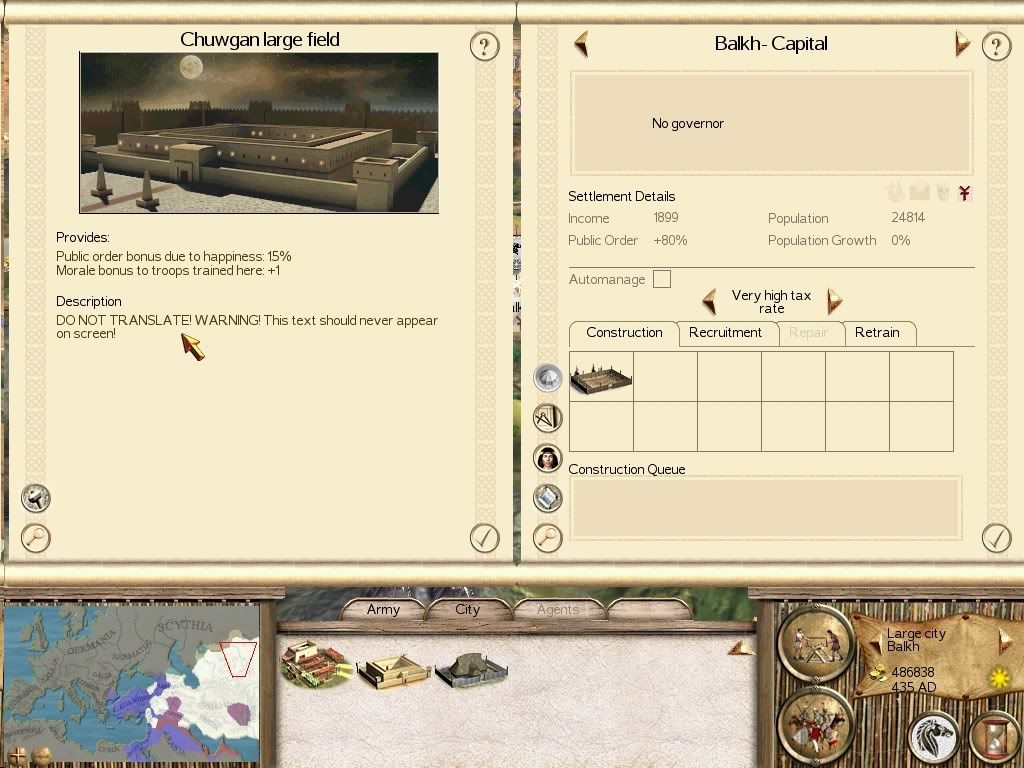Viewport: 1024px width, 768px height.
Task: Toggle the Automanage checkbox
Action: click(x=662, y=280)
